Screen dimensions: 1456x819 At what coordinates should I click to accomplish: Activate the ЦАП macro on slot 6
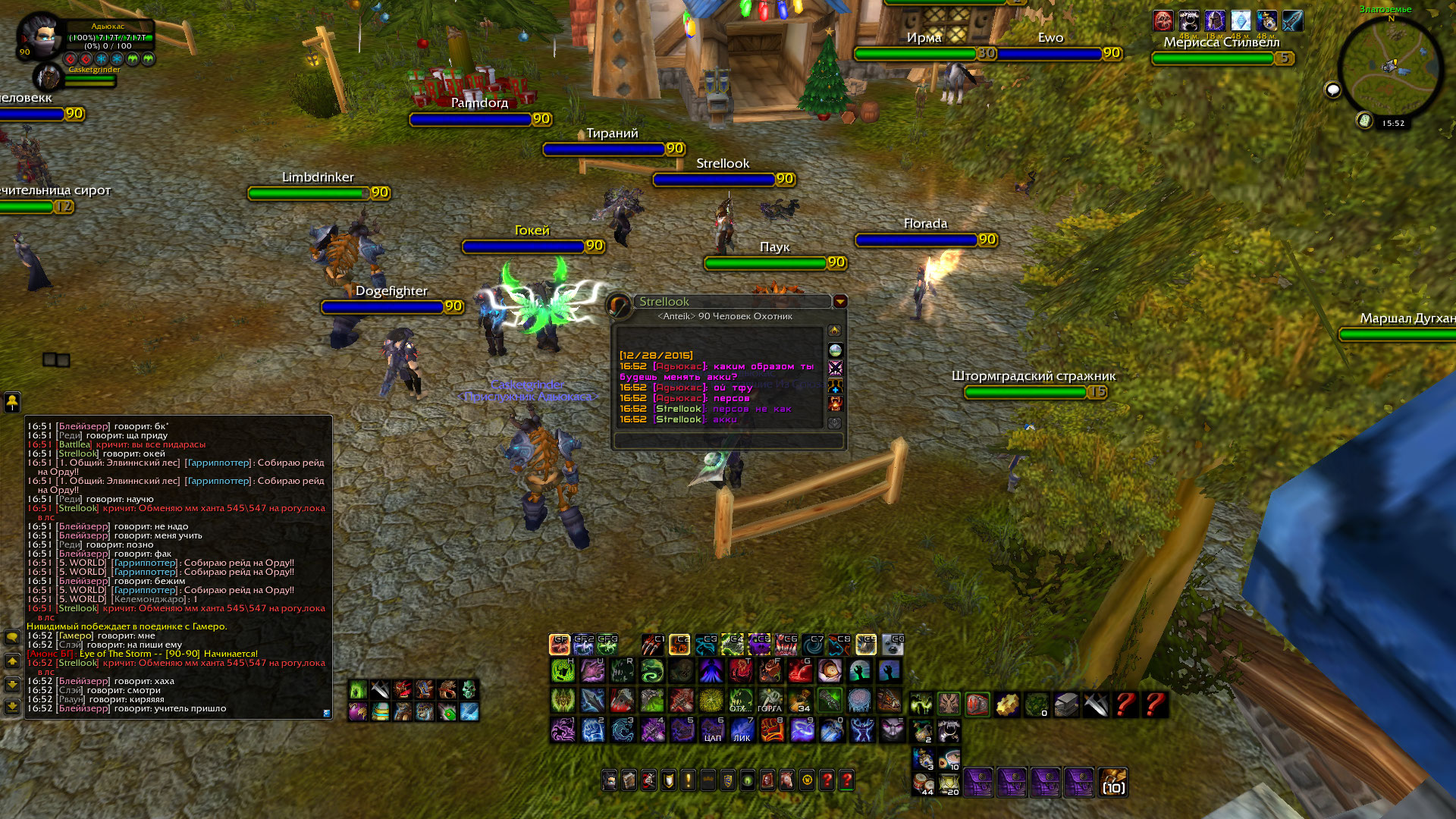coord(712,730)
